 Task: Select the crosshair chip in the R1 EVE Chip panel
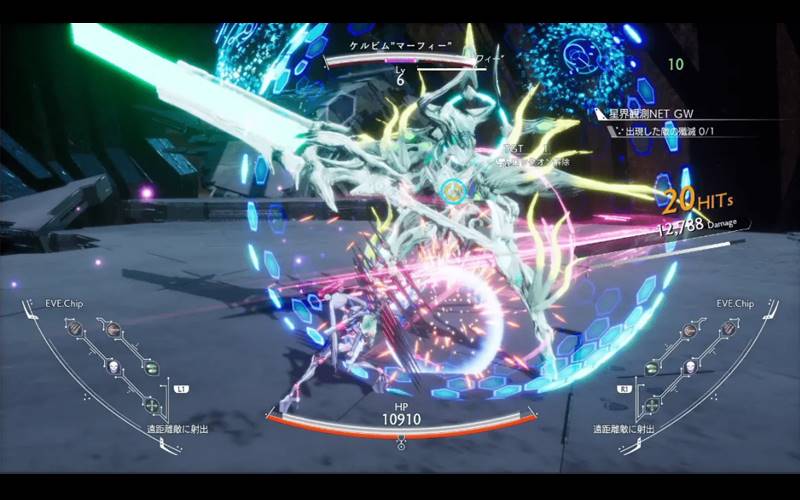[650, 404]
